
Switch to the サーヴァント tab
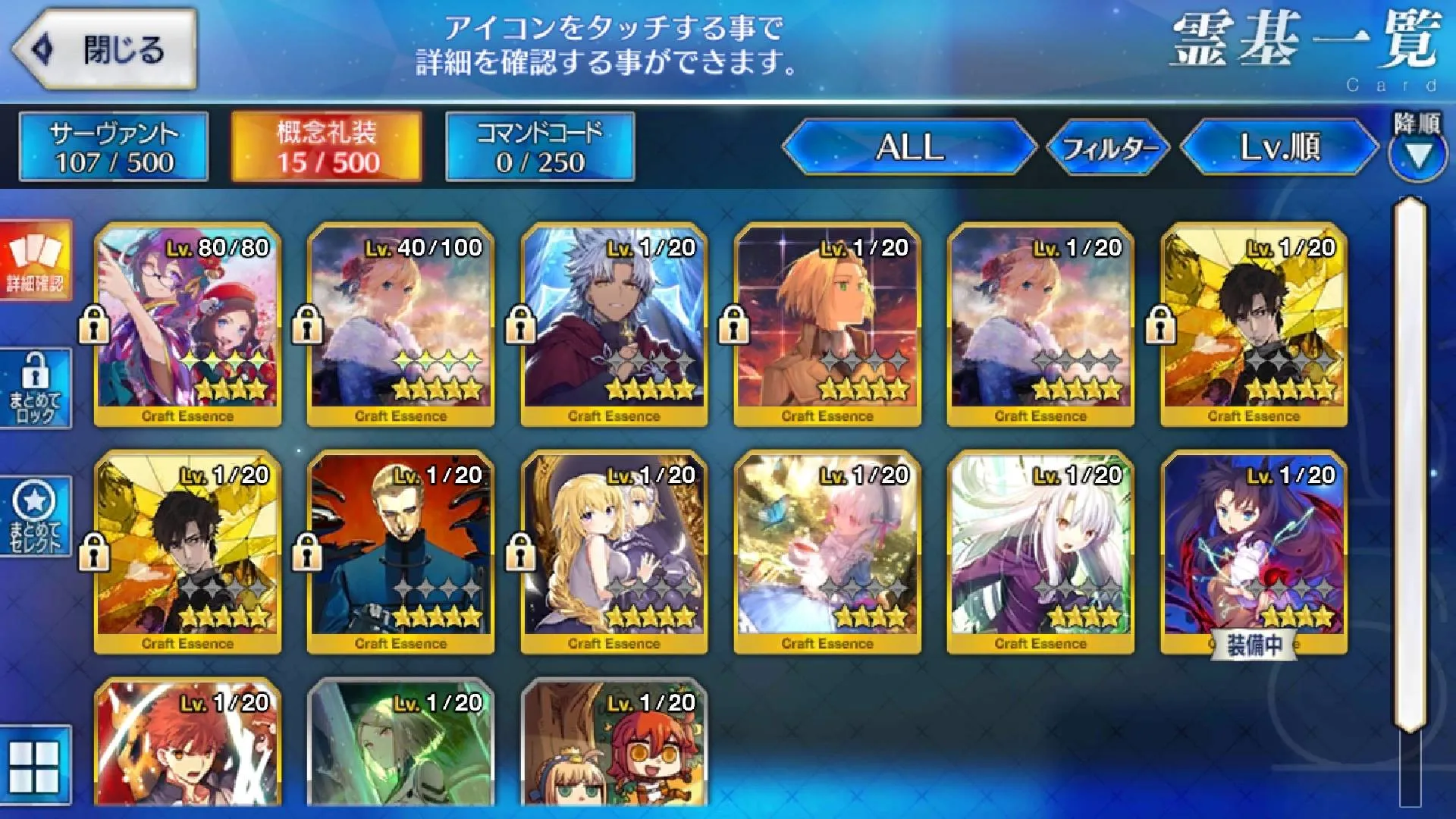click(114, 147)
